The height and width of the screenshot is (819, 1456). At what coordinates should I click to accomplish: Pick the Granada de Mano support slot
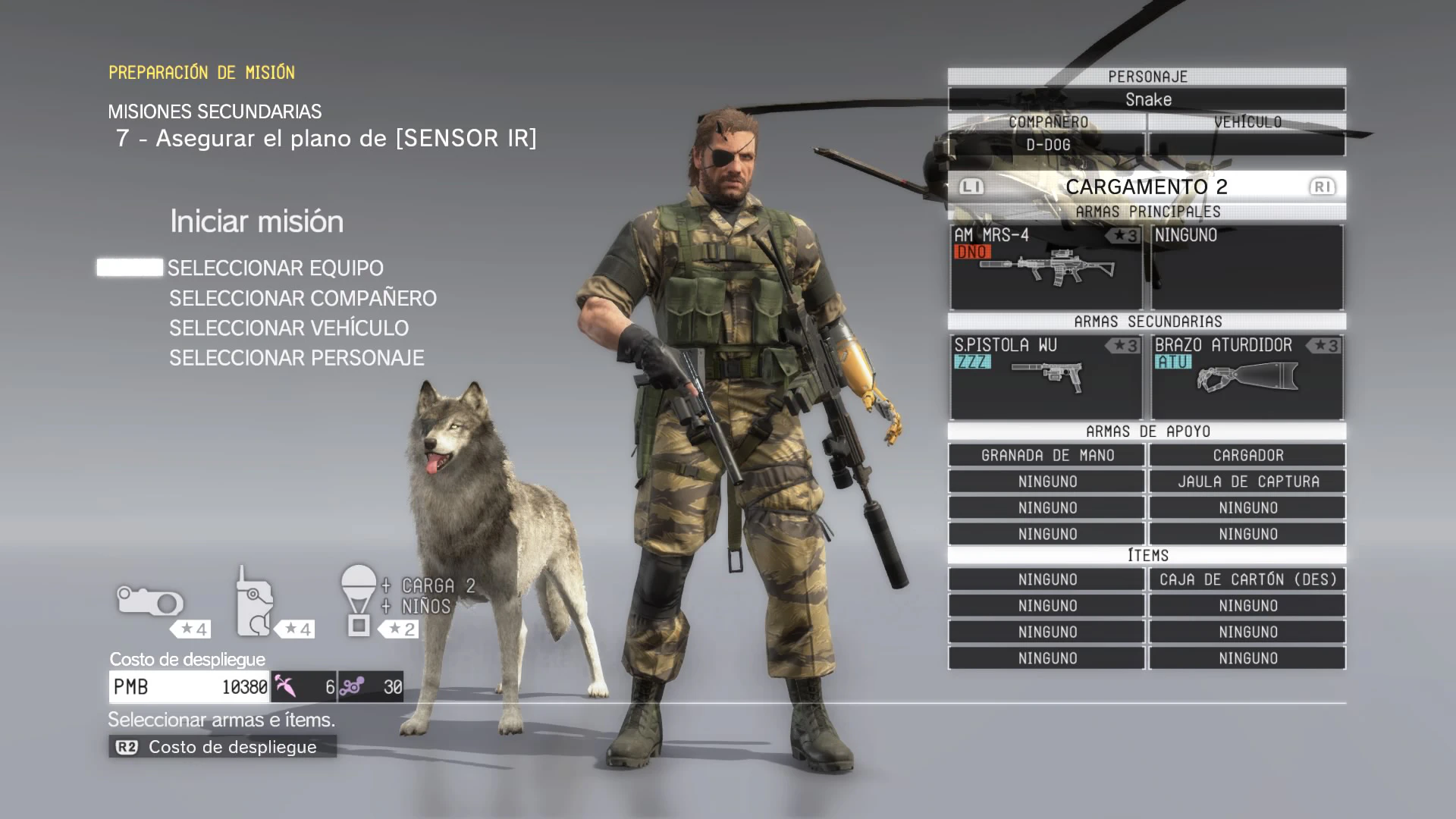(x=1046, y=456)
